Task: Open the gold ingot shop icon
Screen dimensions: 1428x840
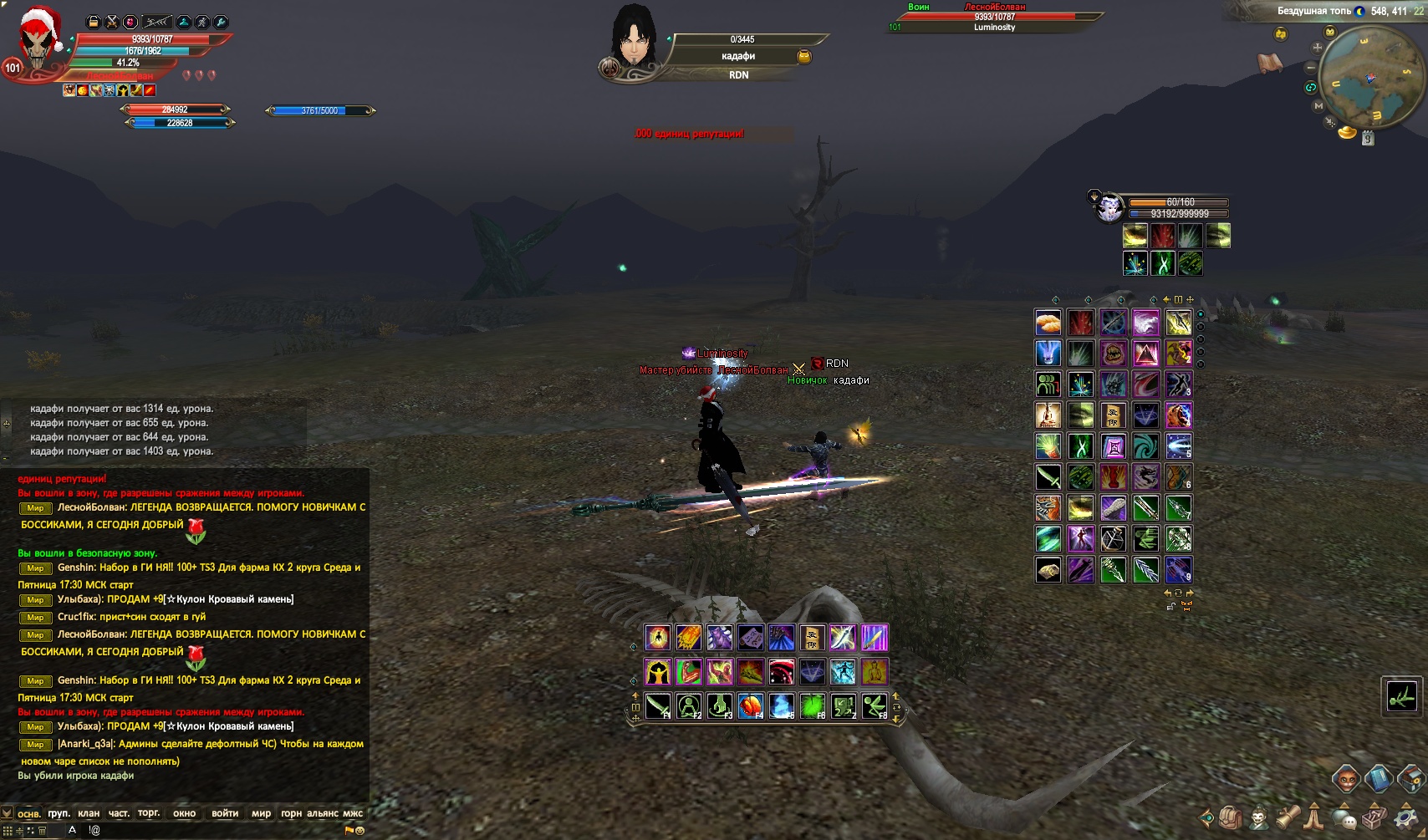Action: (x=1347, y=133)
